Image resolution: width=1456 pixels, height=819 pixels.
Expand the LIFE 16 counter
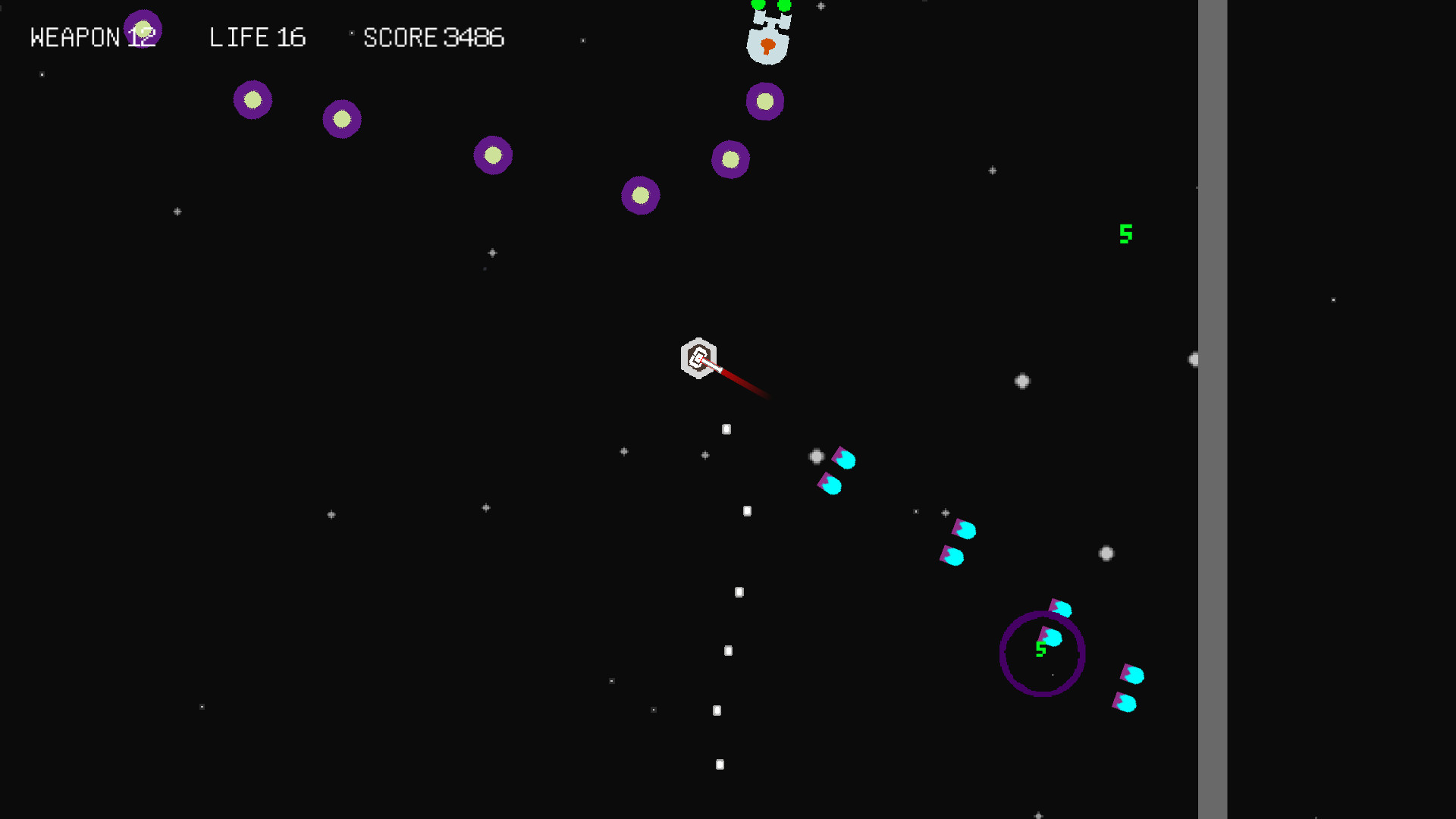(x=258, y=37)
